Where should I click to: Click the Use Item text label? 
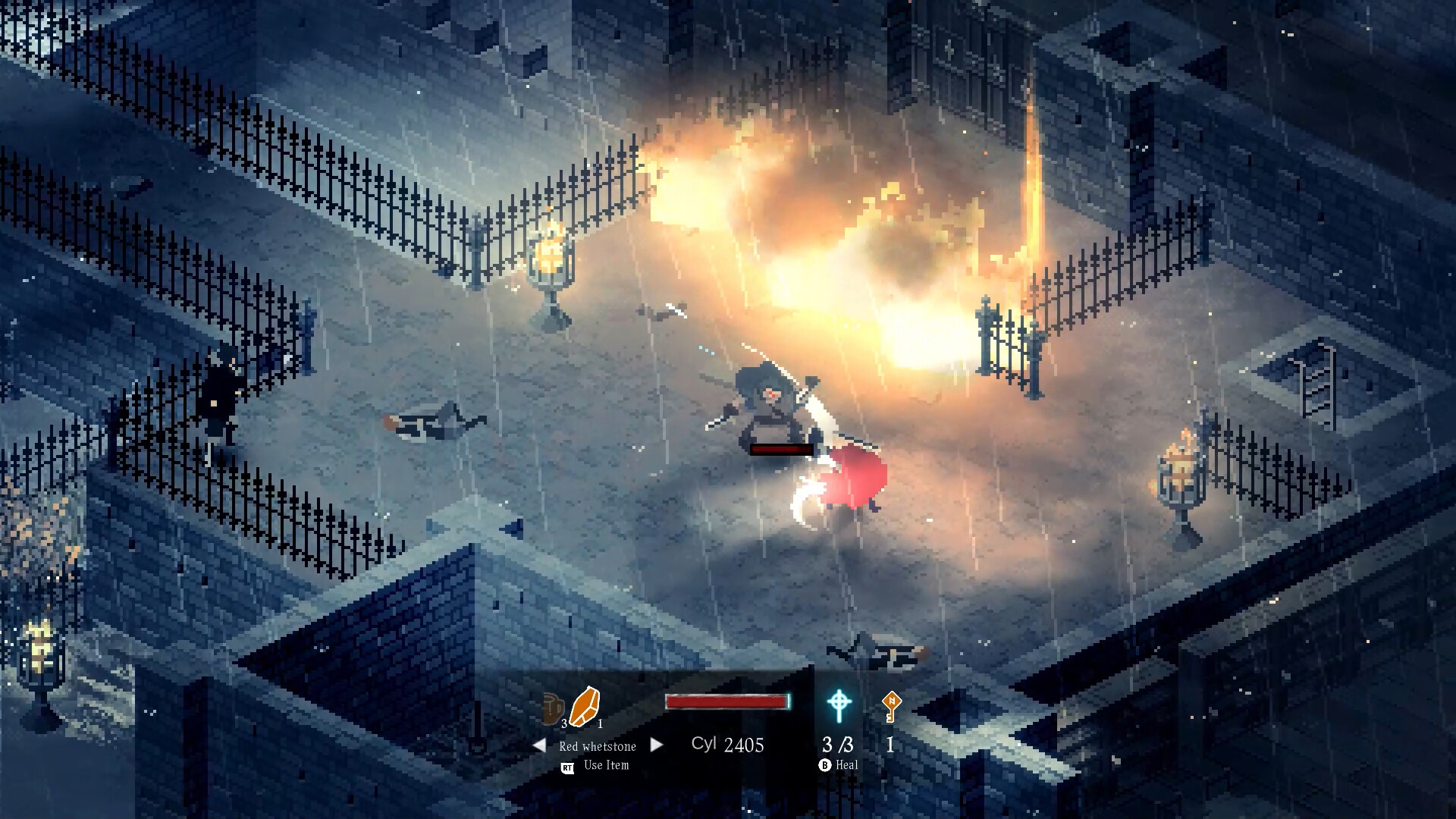607,764
